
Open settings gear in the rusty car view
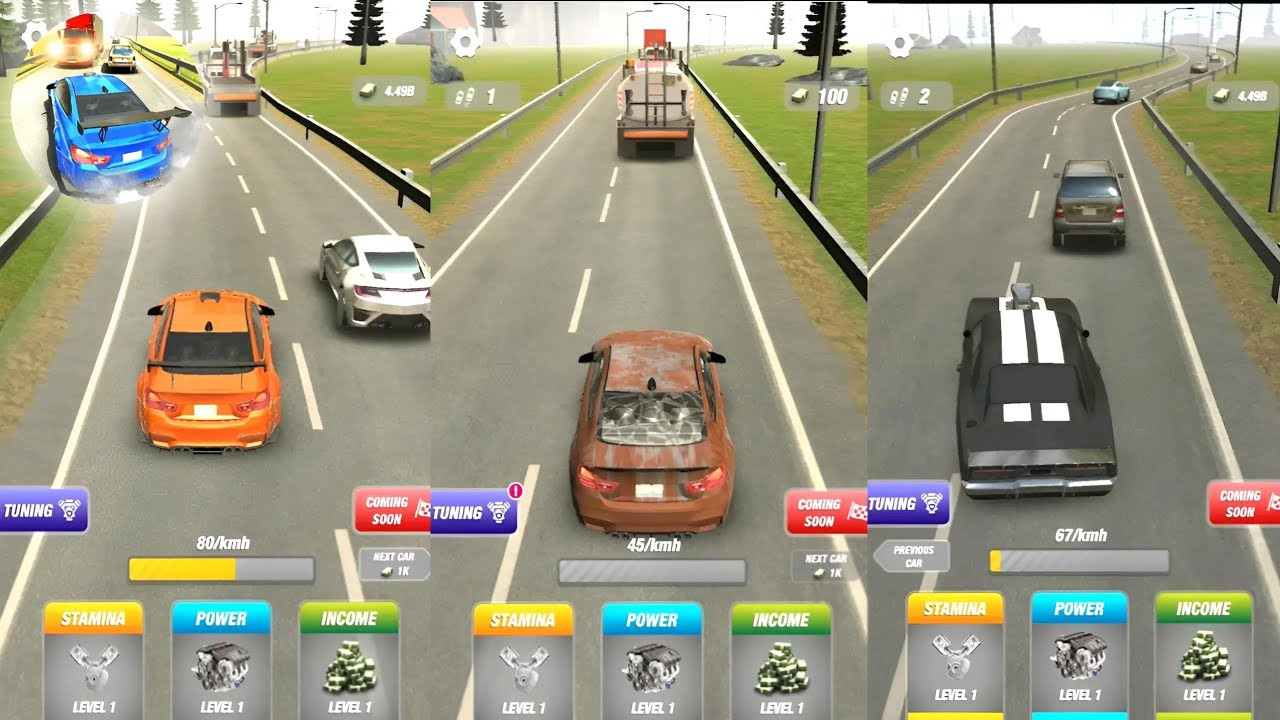[464, 43]
